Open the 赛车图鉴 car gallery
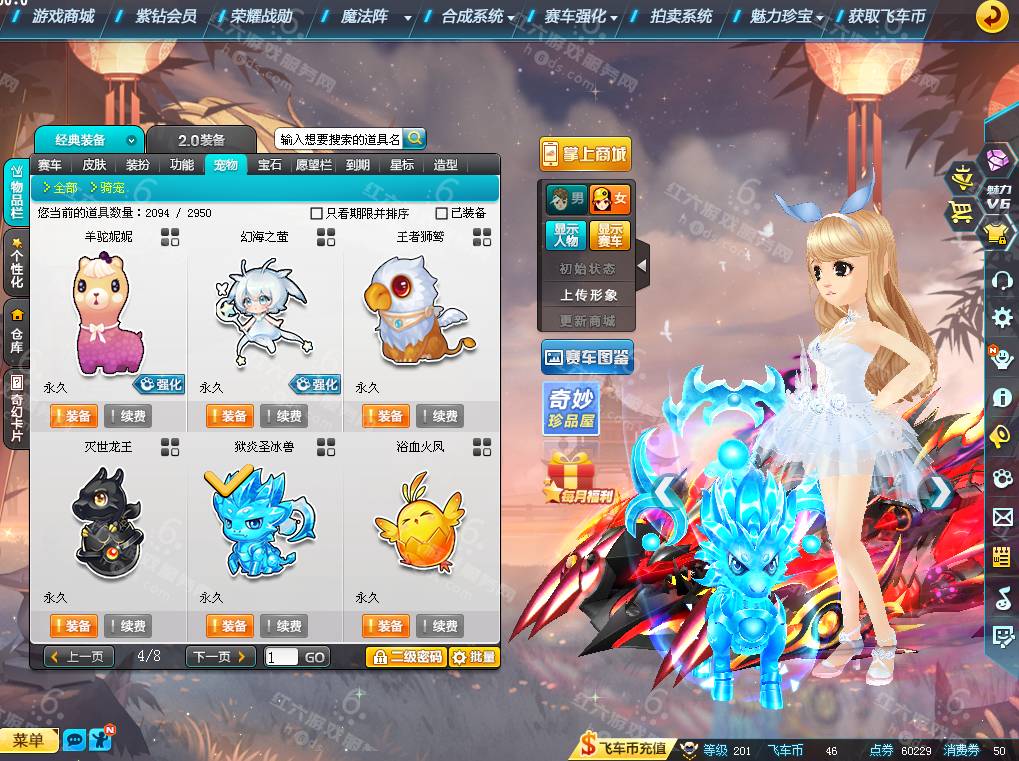The image size is (1019, 761). click(x=587, y=357)
